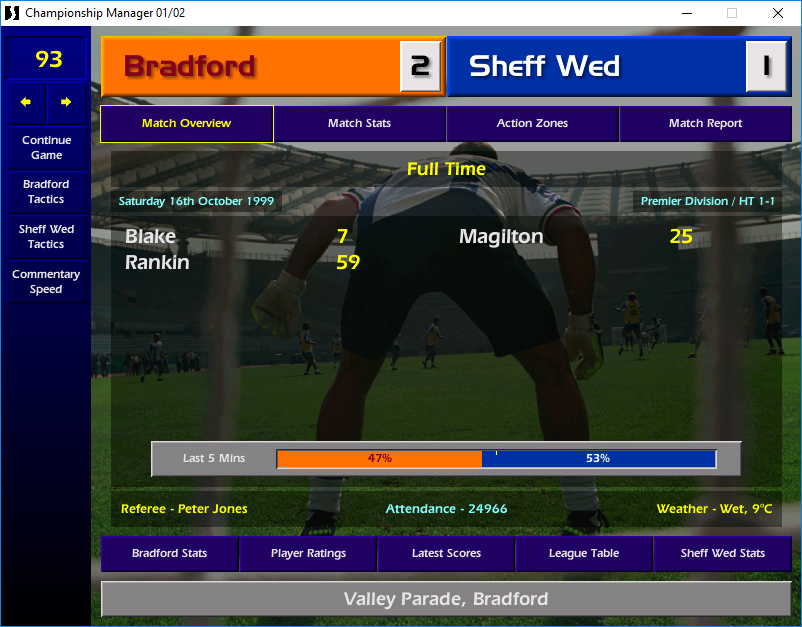Continue the game from sidebar
The image size is (802, 627).
coord(46,148)
